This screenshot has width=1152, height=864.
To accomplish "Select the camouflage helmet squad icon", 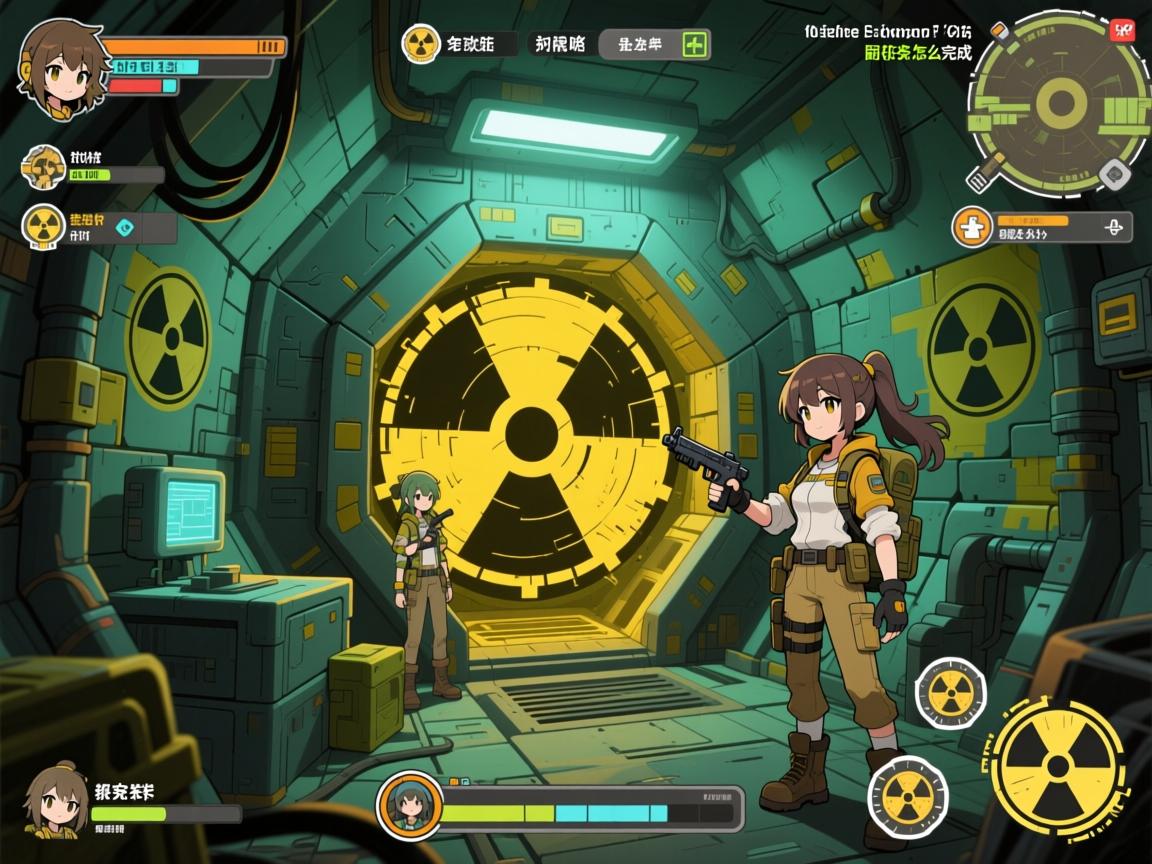I will [x=43, y=167].
